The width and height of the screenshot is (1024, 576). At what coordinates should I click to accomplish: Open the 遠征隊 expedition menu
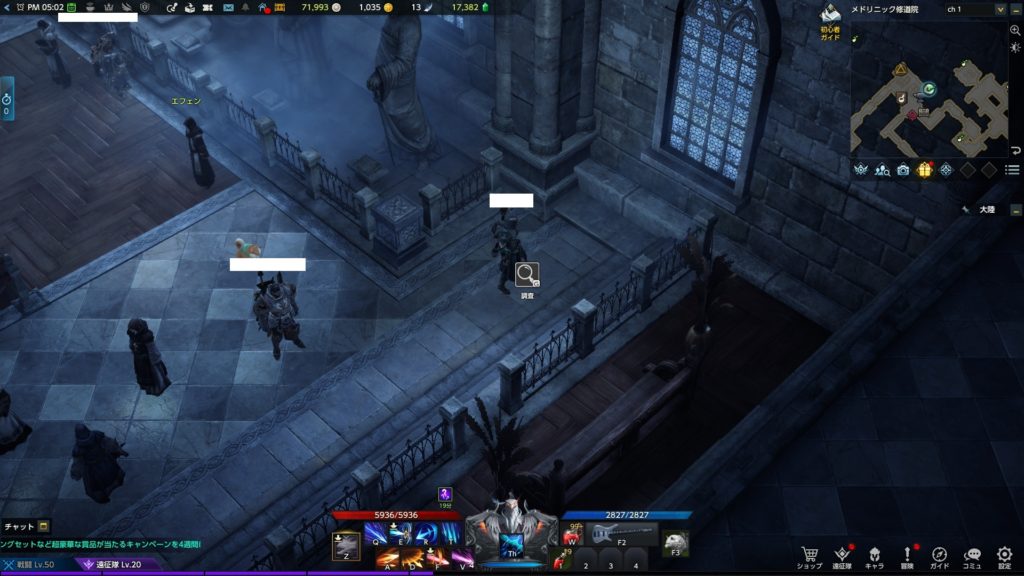tap(842, 555)
